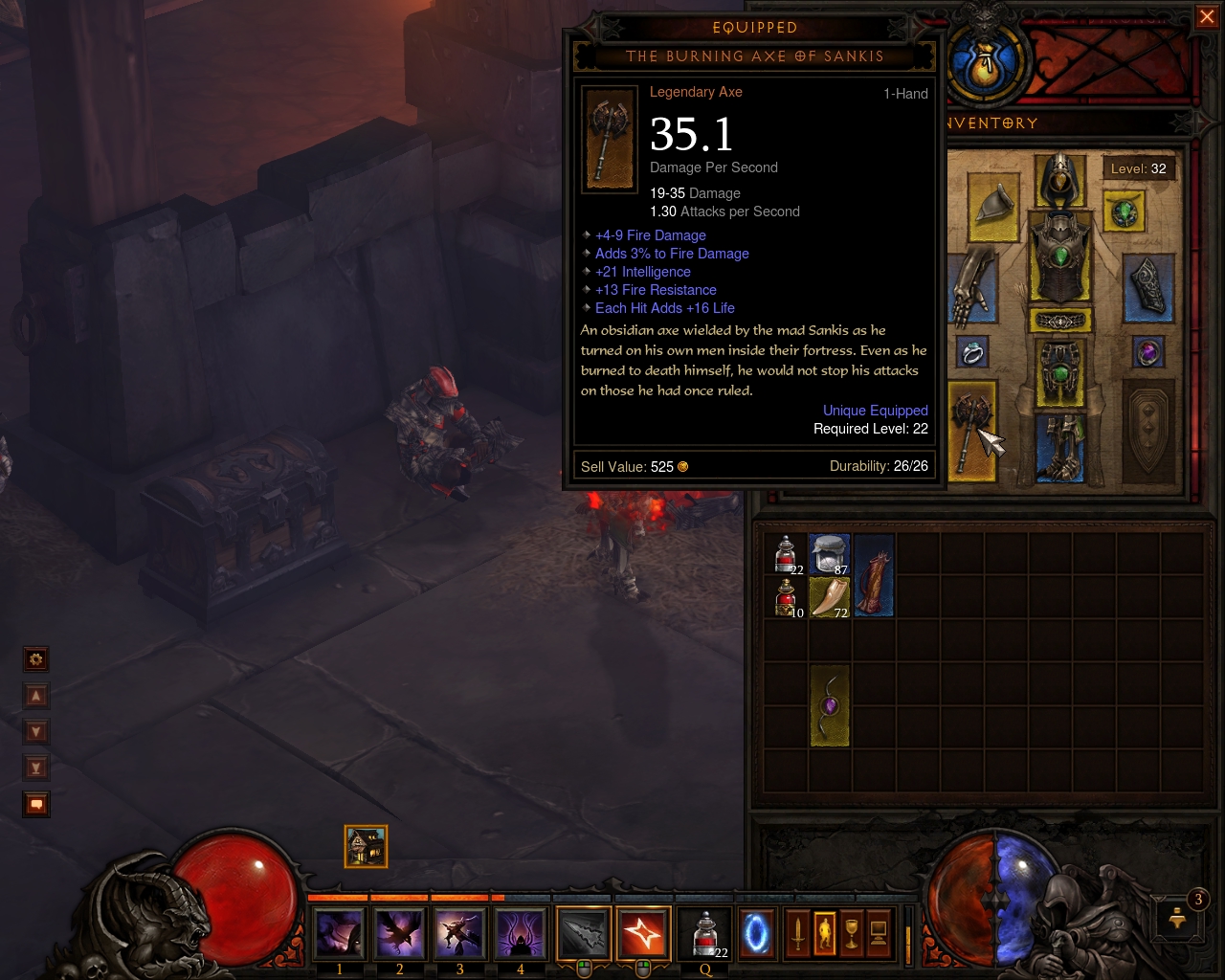Activate the raven skill in slot 2
Screen dimensions: 1225x980
tap(399, 932)
